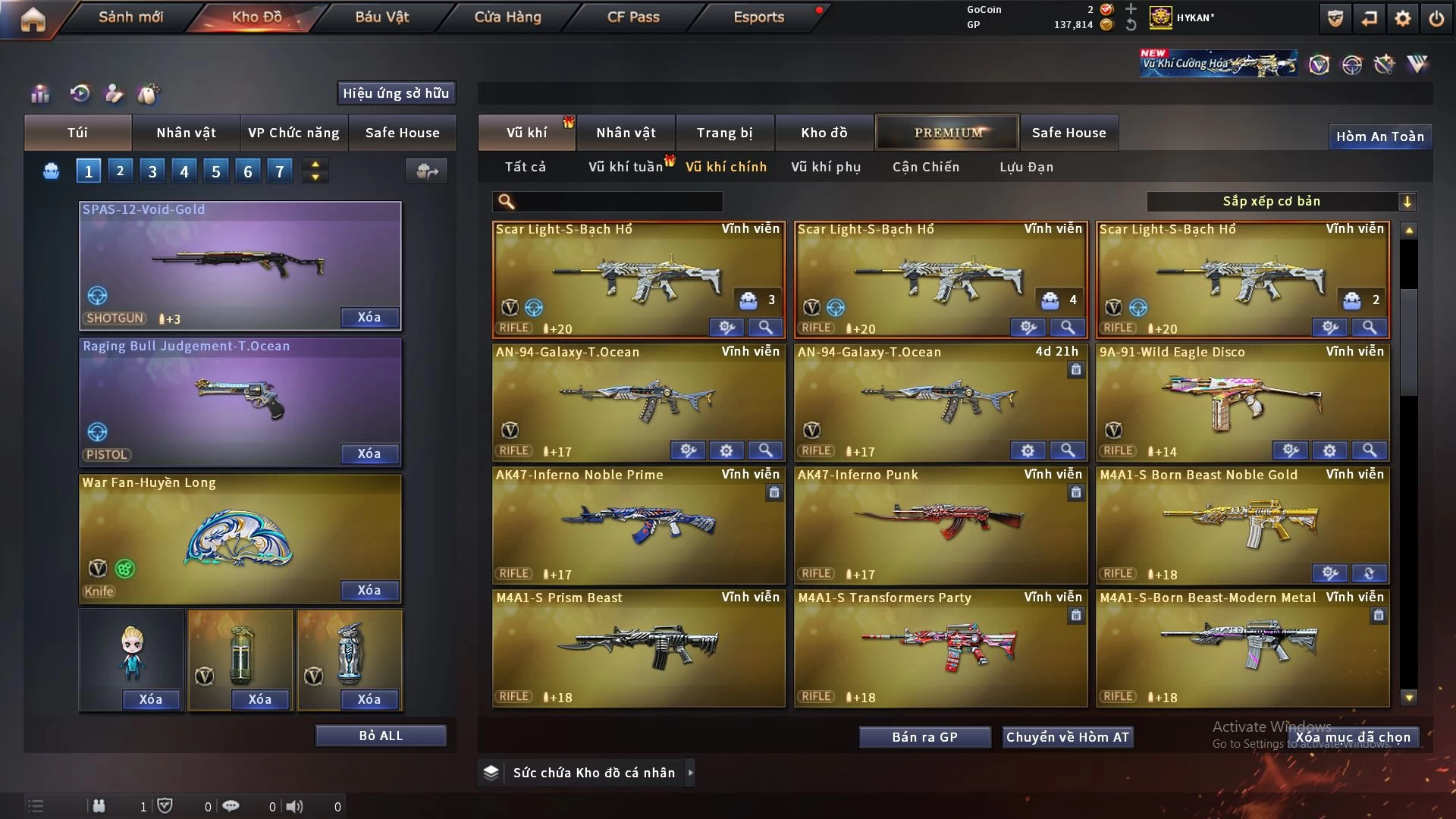The height and width of the screenshot is (819, 1456).
Task: Filter by Vũ khí phụ secondary weapons
Action: coord(826,167)
